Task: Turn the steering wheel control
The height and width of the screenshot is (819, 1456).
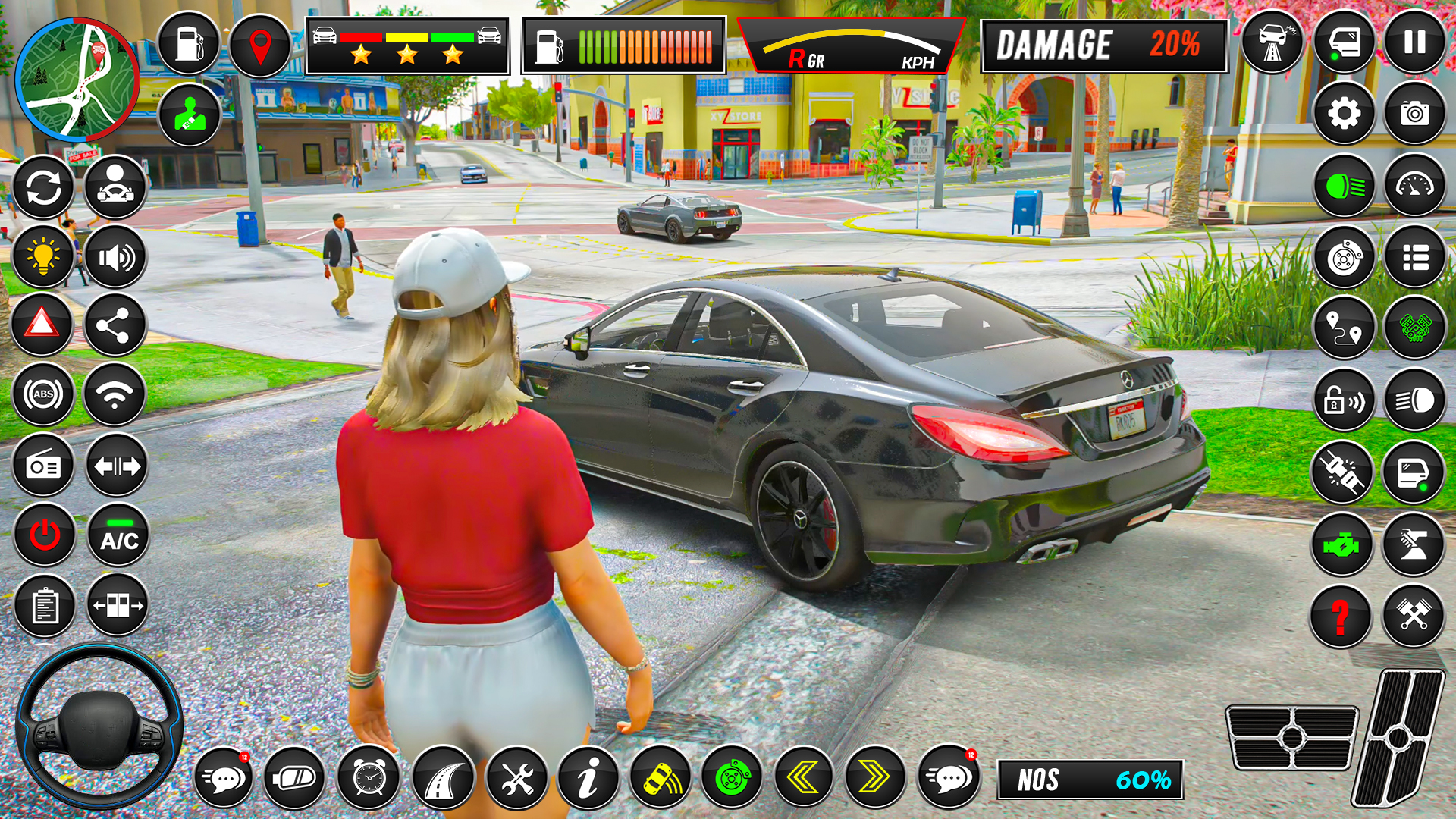Action: 99,726
